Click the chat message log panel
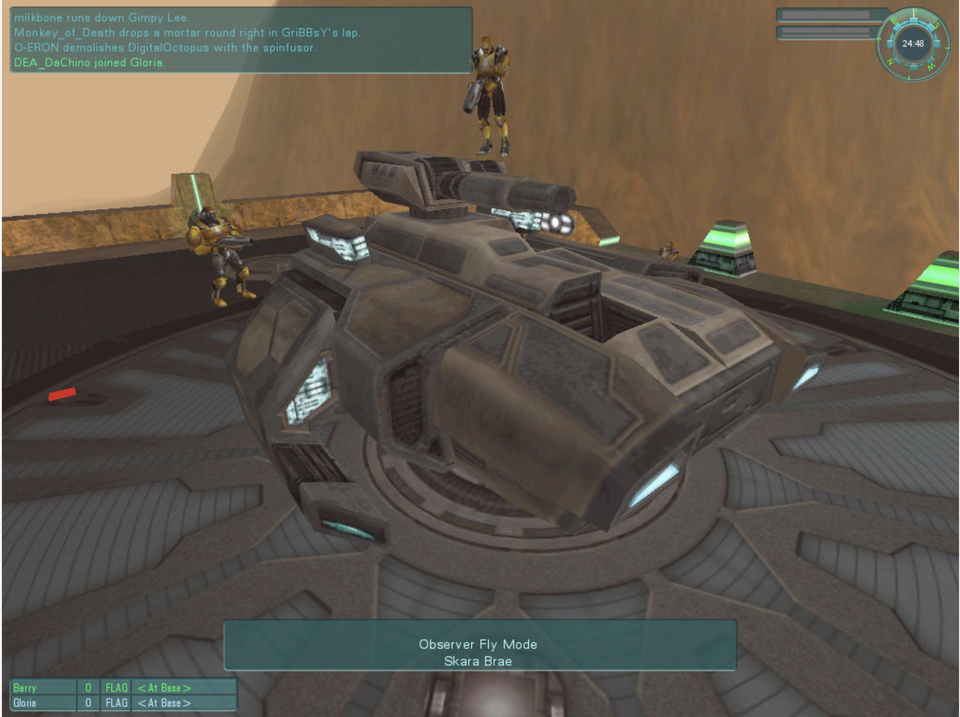Image resolution: width=960 pixels, height=717 pixels. [x=238, y=40]
